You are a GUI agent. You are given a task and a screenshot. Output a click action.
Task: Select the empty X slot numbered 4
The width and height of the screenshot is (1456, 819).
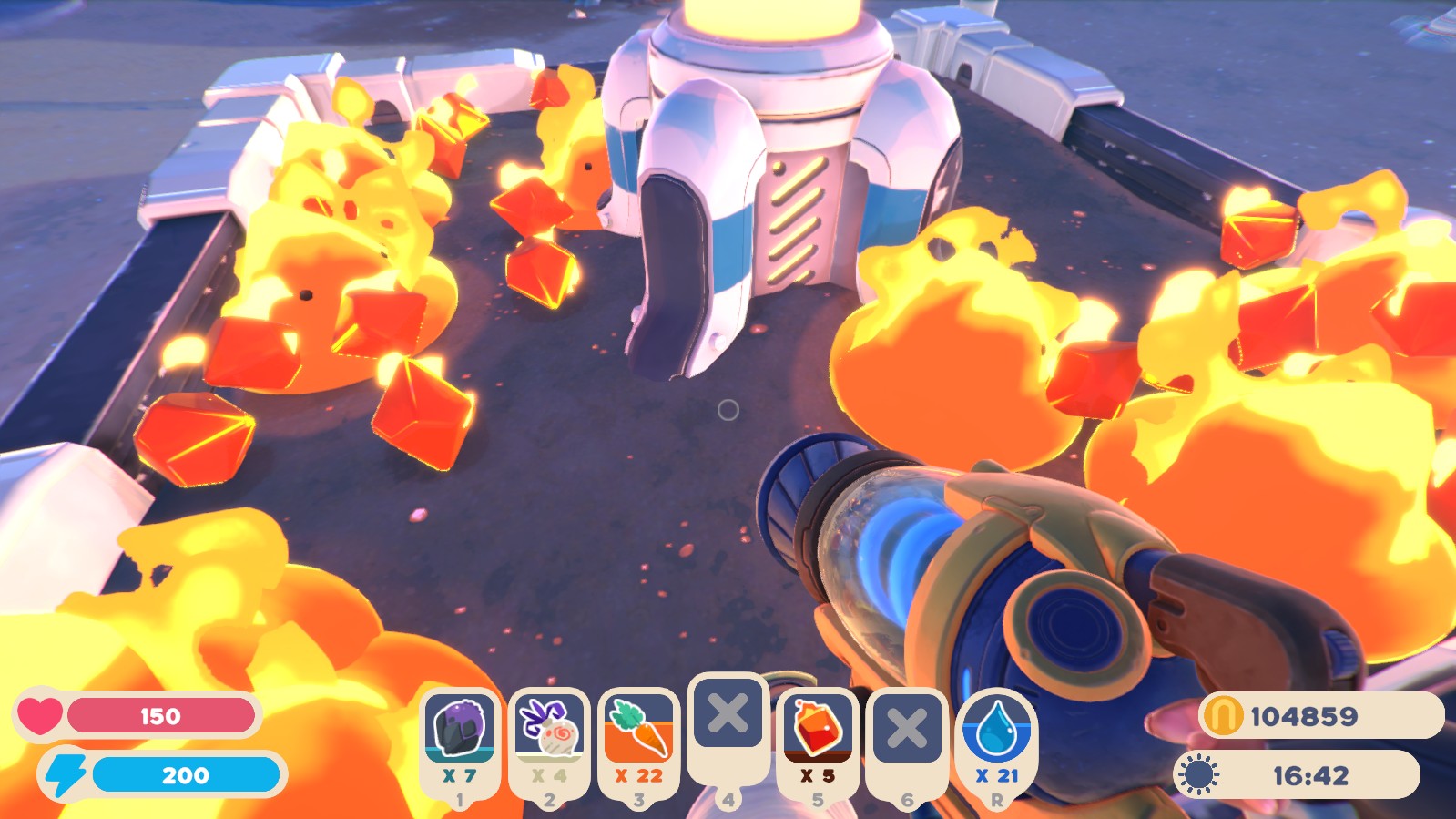727,714
